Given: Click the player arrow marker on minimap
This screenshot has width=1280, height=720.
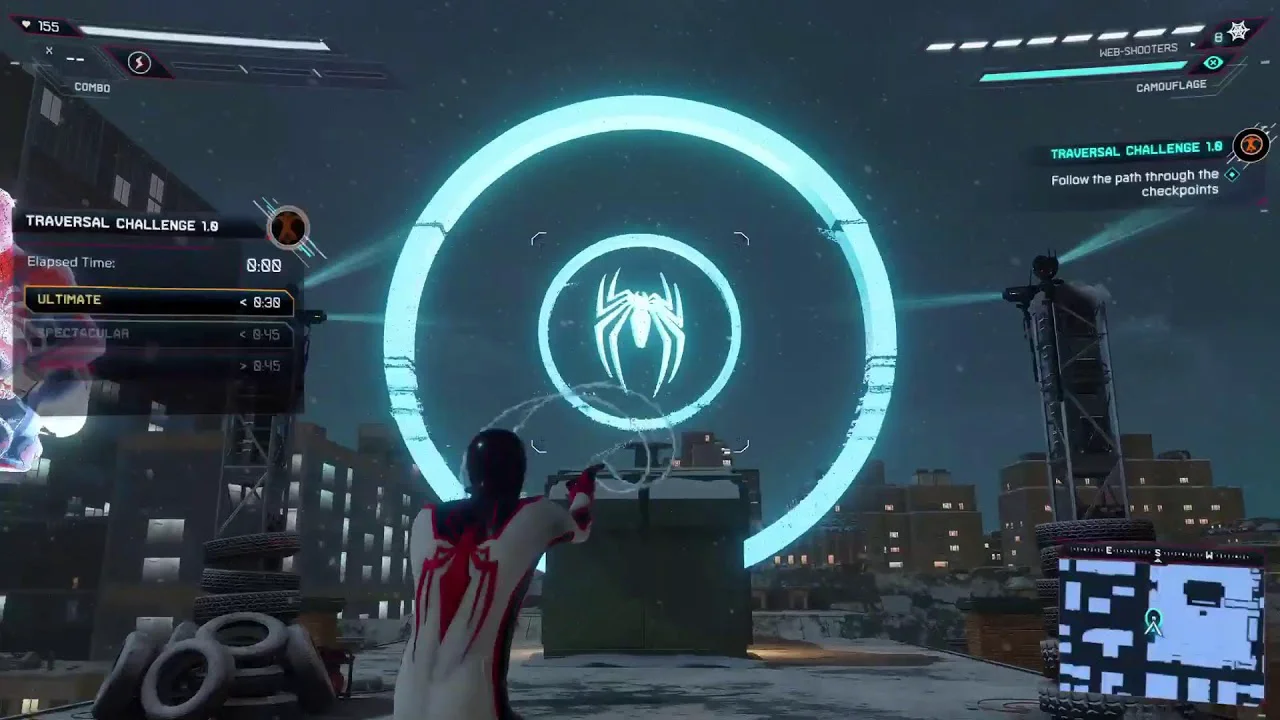Looking at the screenshot, I should click(x=1153, y=622).
